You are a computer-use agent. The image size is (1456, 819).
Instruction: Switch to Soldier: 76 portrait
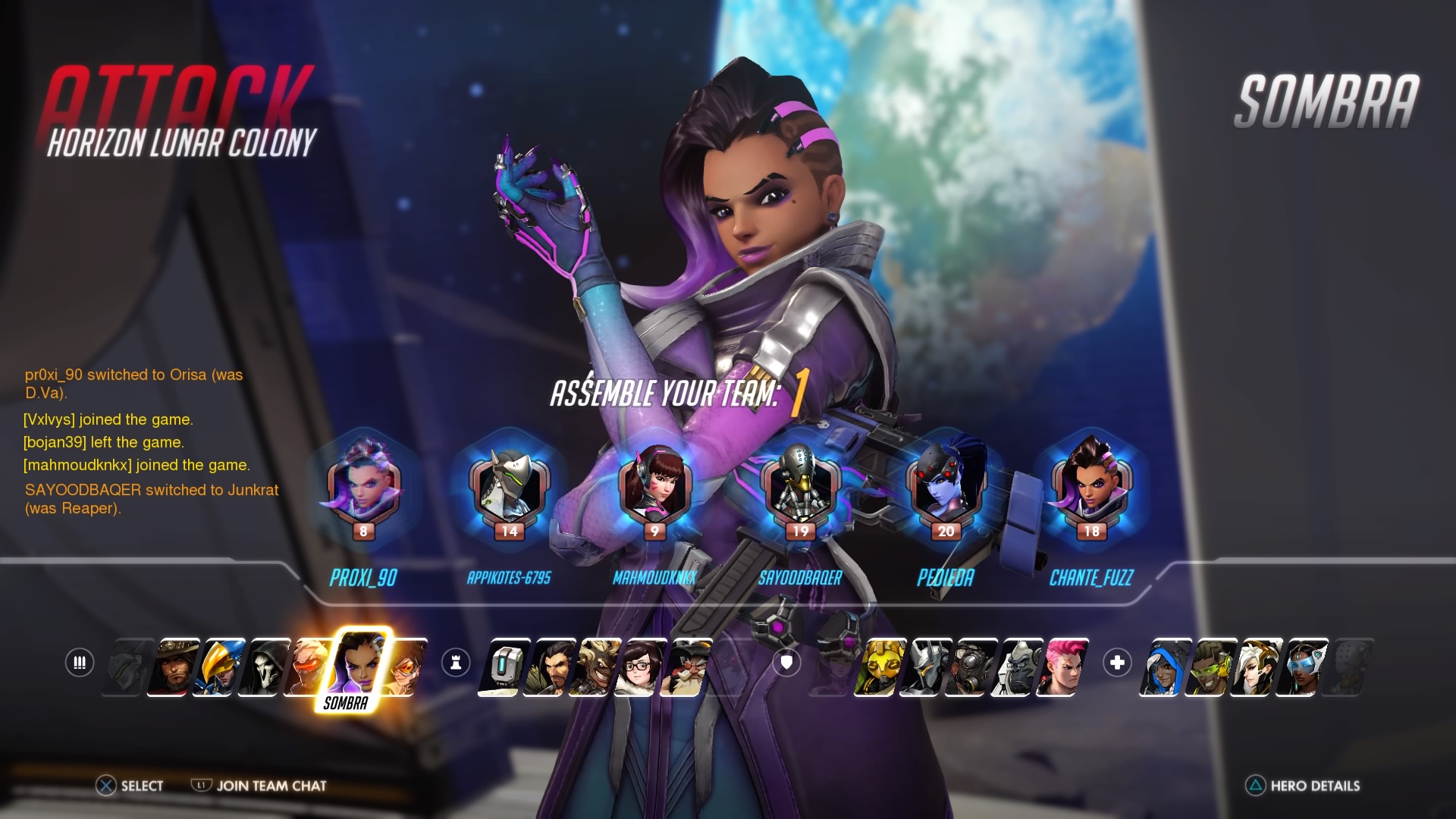(x=311, y=667)
